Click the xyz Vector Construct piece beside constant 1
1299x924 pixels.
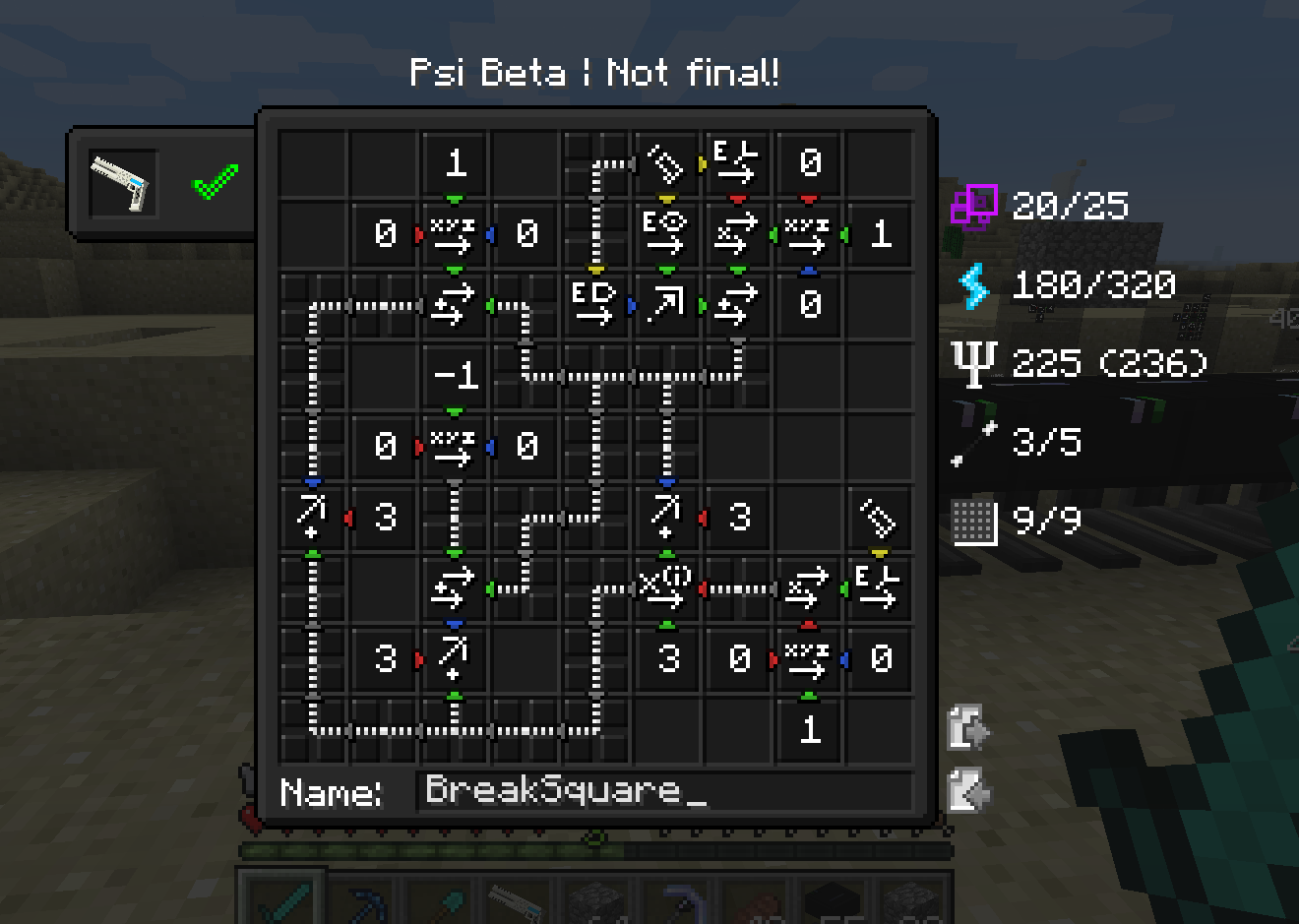(808, 234)
